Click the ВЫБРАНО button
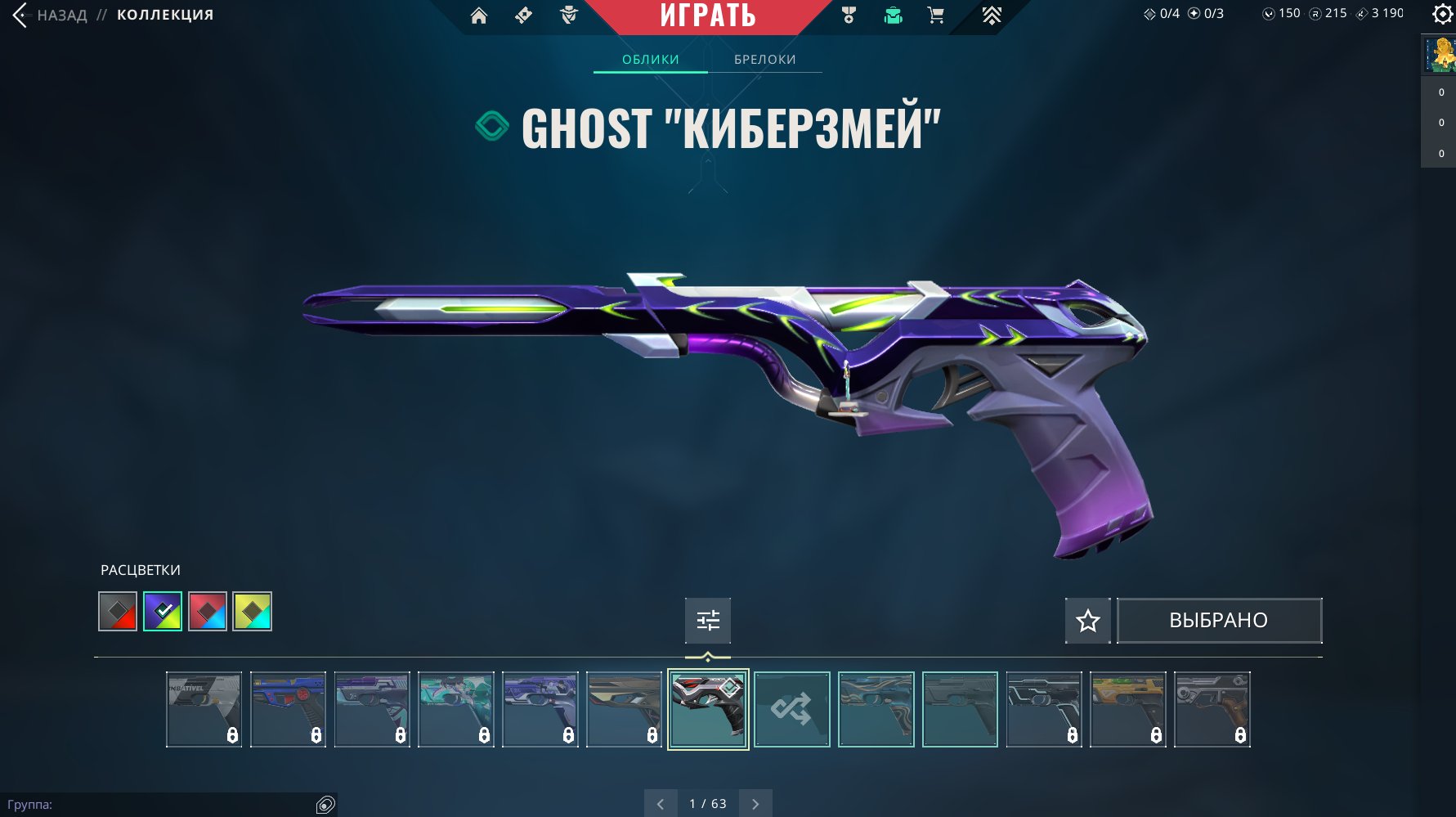 [1219, 621]
